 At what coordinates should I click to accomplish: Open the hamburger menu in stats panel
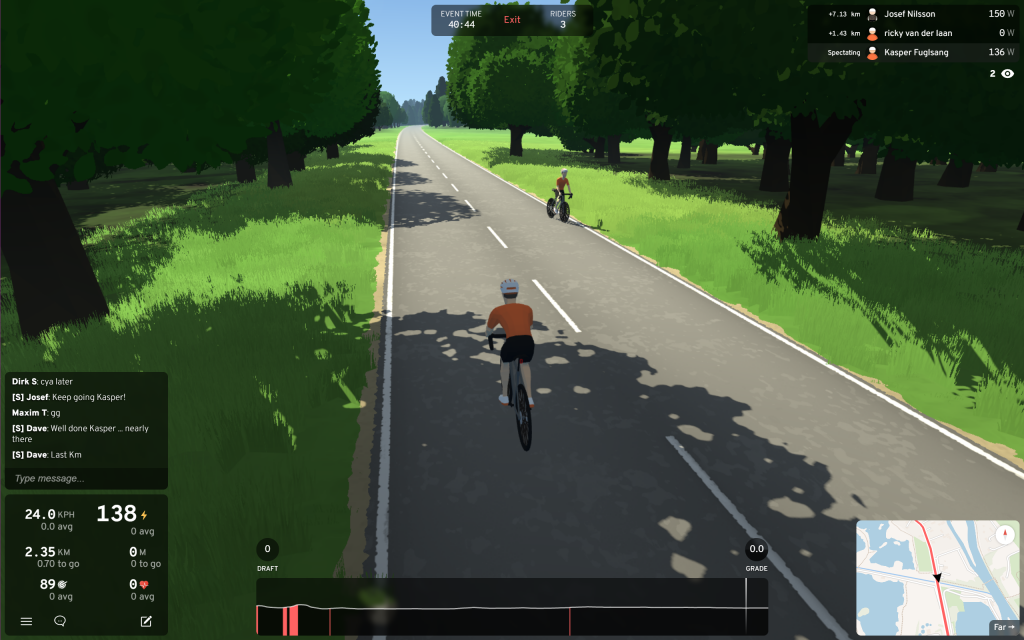pyautogui.click(x=26, y=621)
